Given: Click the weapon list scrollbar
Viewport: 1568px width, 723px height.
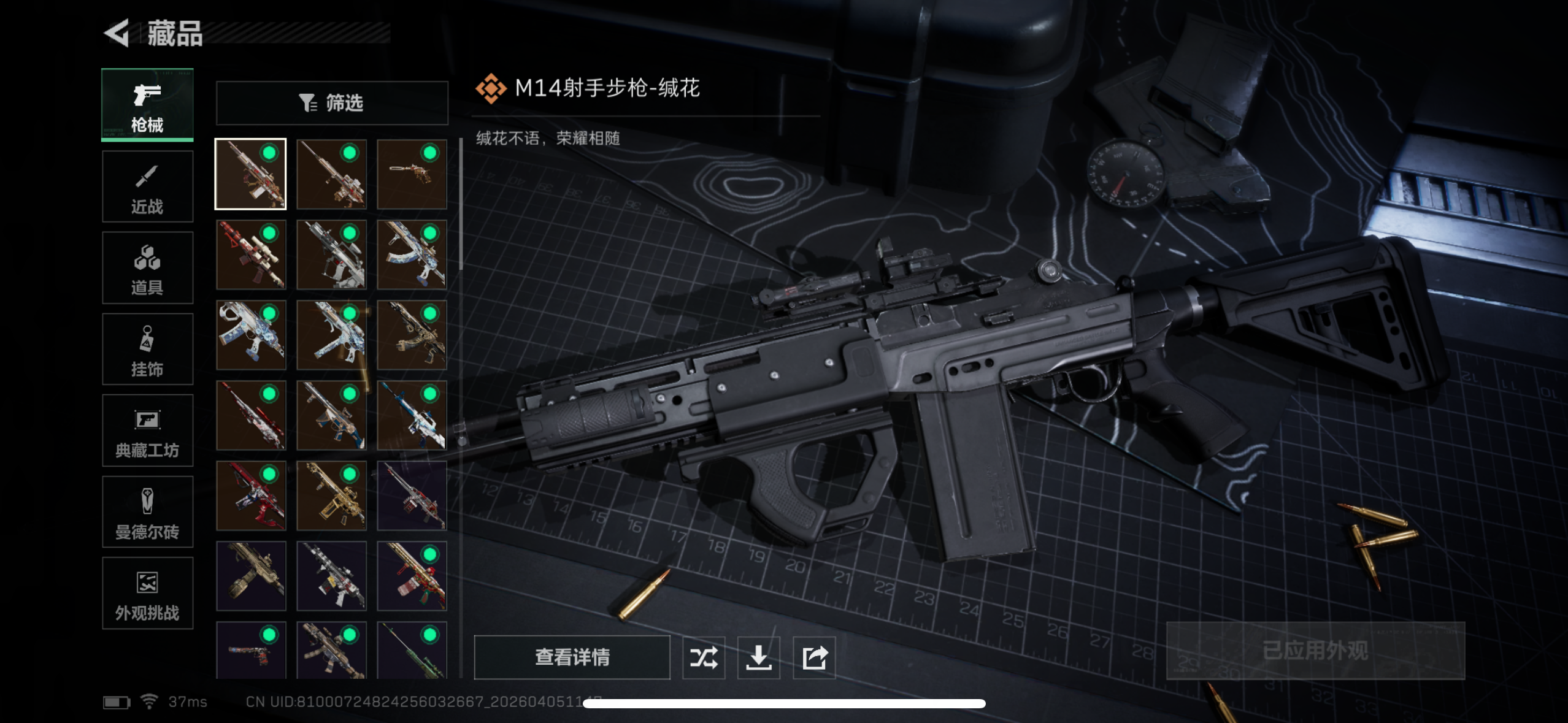Looking at the screenshot, I should [460, 196].
